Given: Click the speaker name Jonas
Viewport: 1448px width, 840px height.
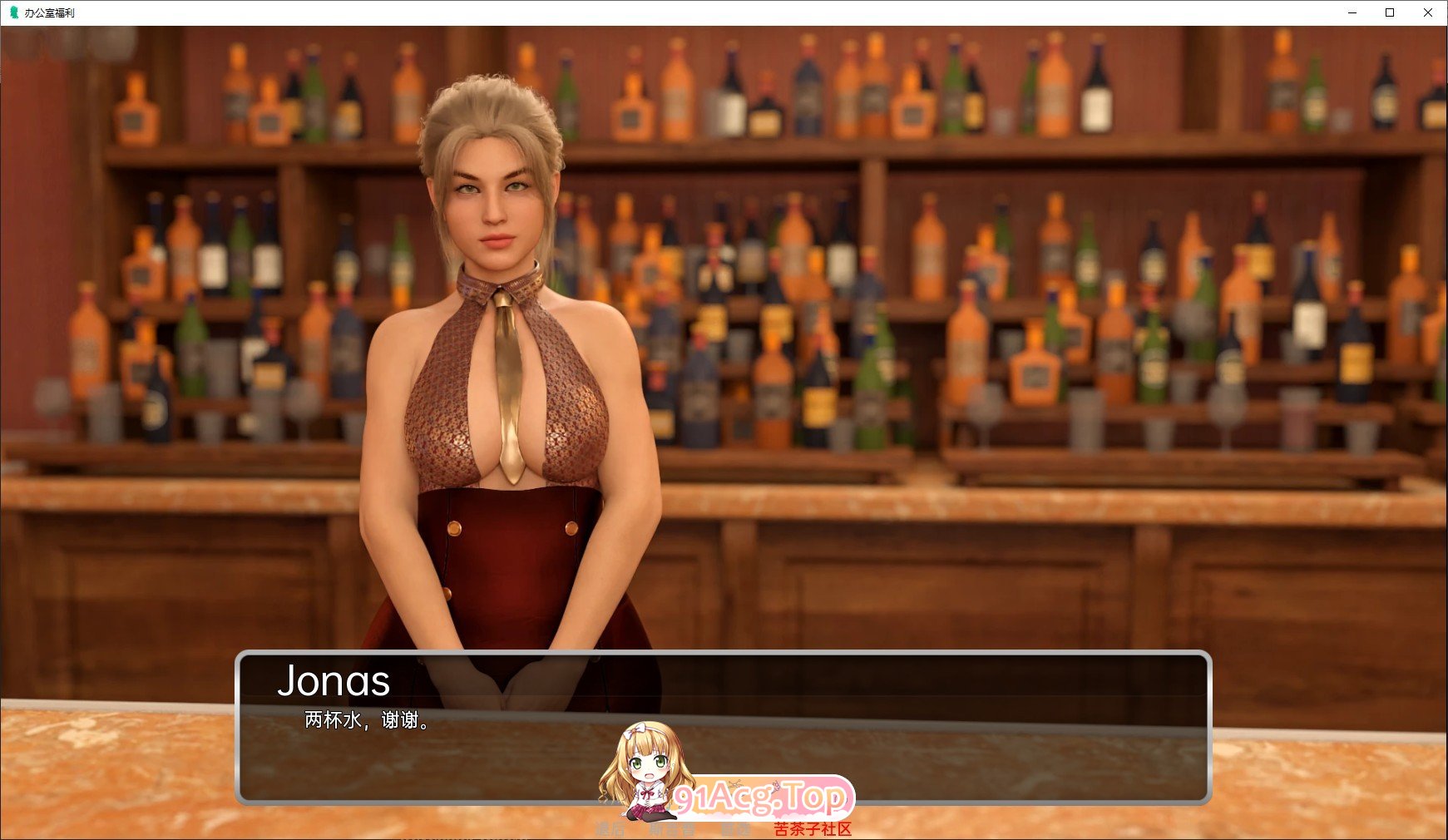Looking at the screenshot, I should 334,680.
